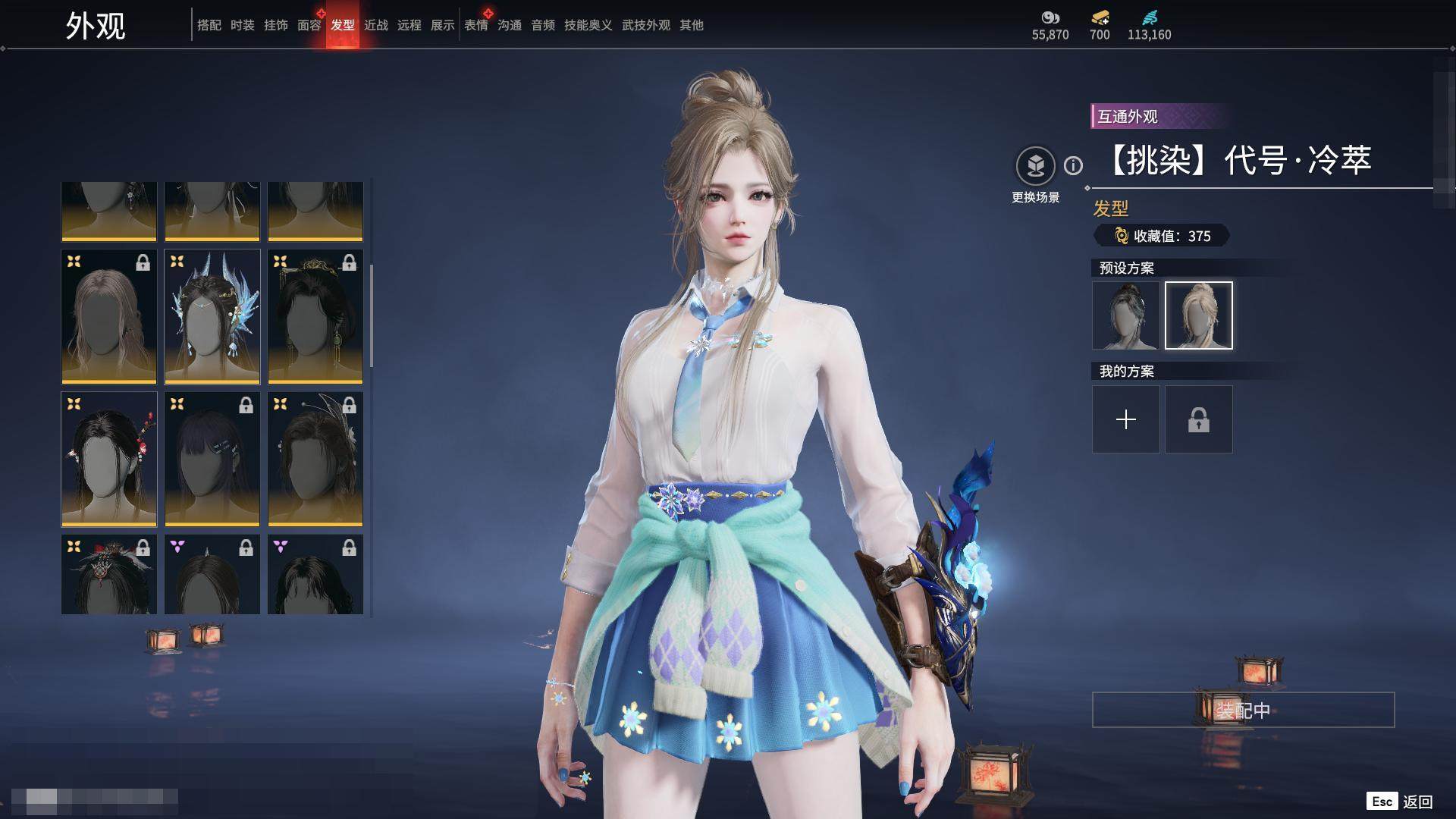The image size is (1456, 819).
Task: Switch to the 搭配 tab
Action: (x=209, y=25)
